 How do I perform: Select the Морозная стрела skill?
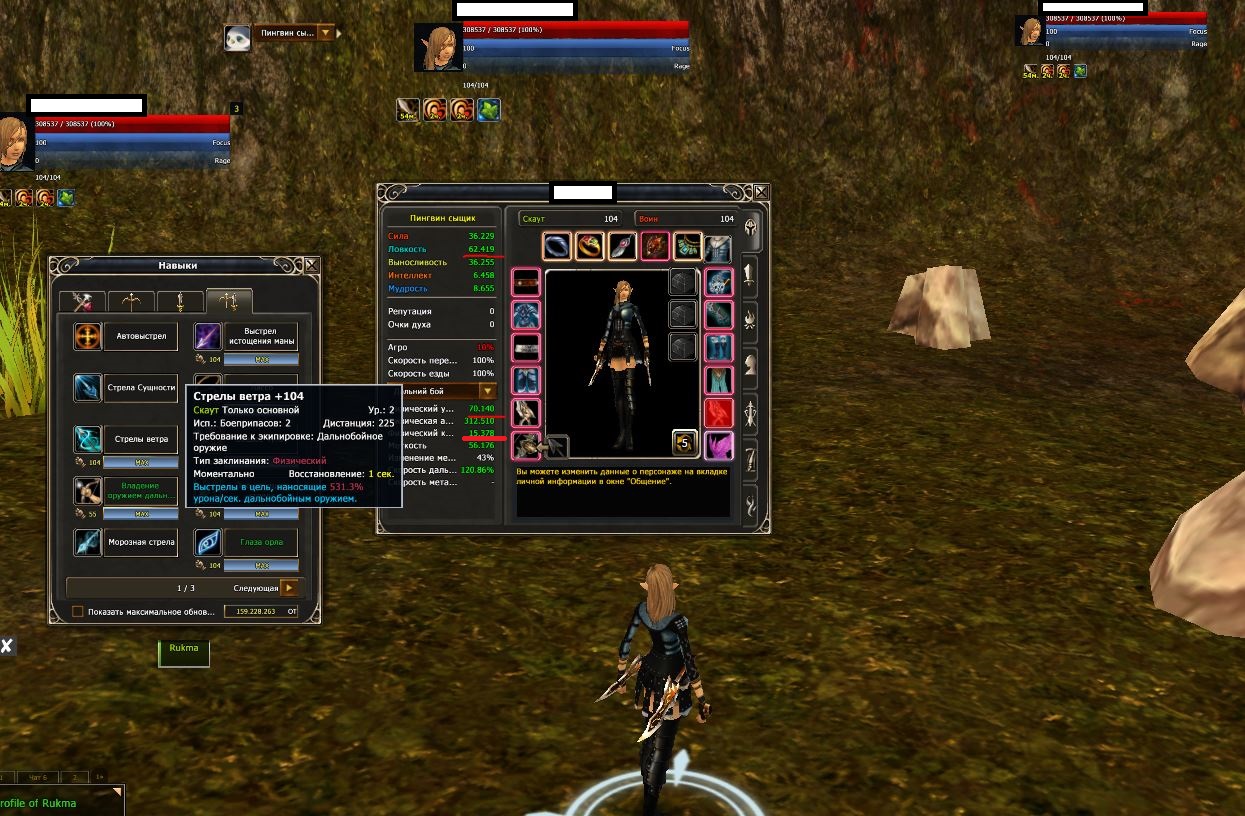point(88,543)
